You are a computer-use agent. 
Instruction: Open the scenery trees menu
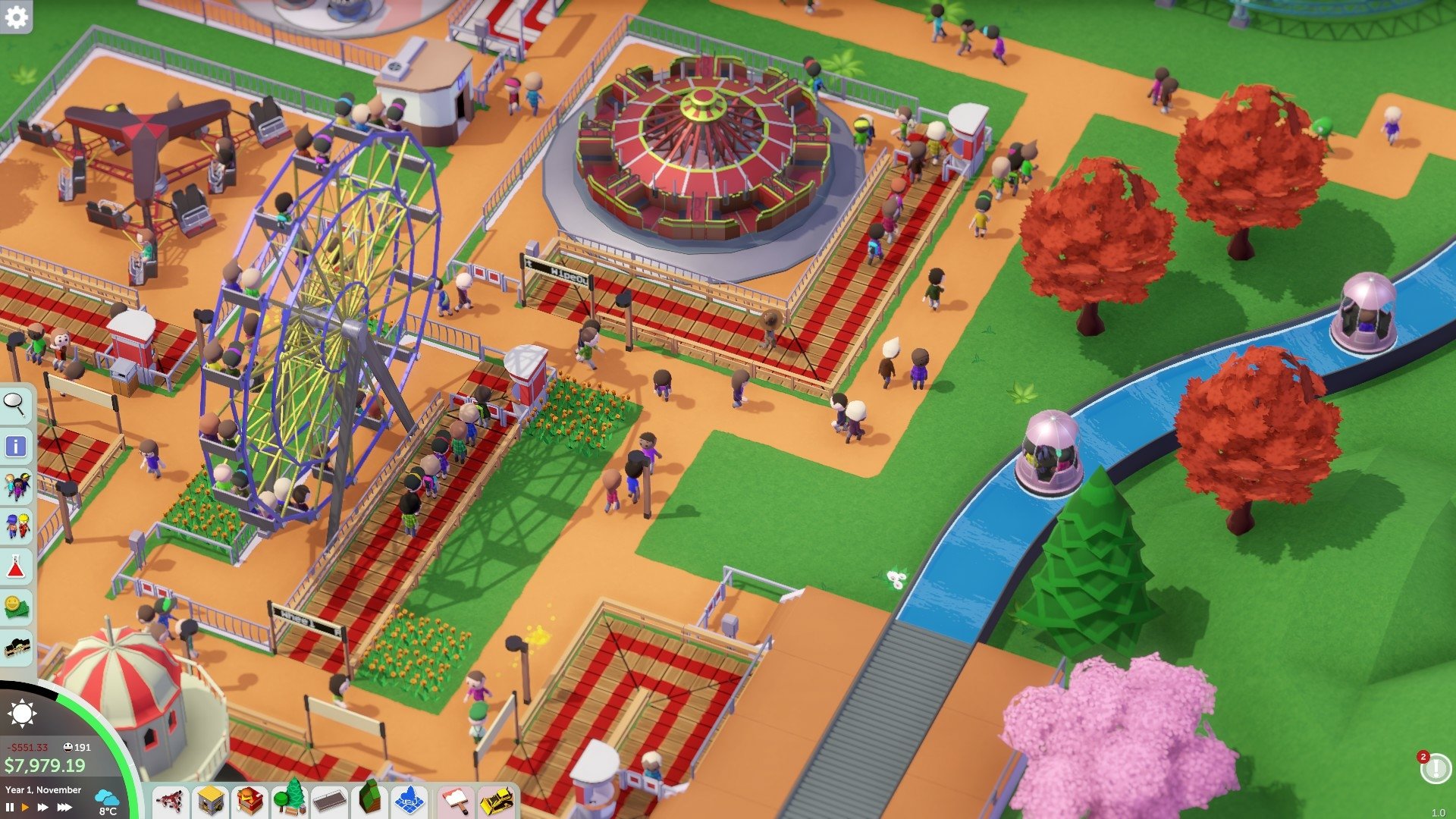[x=290, y=800]
